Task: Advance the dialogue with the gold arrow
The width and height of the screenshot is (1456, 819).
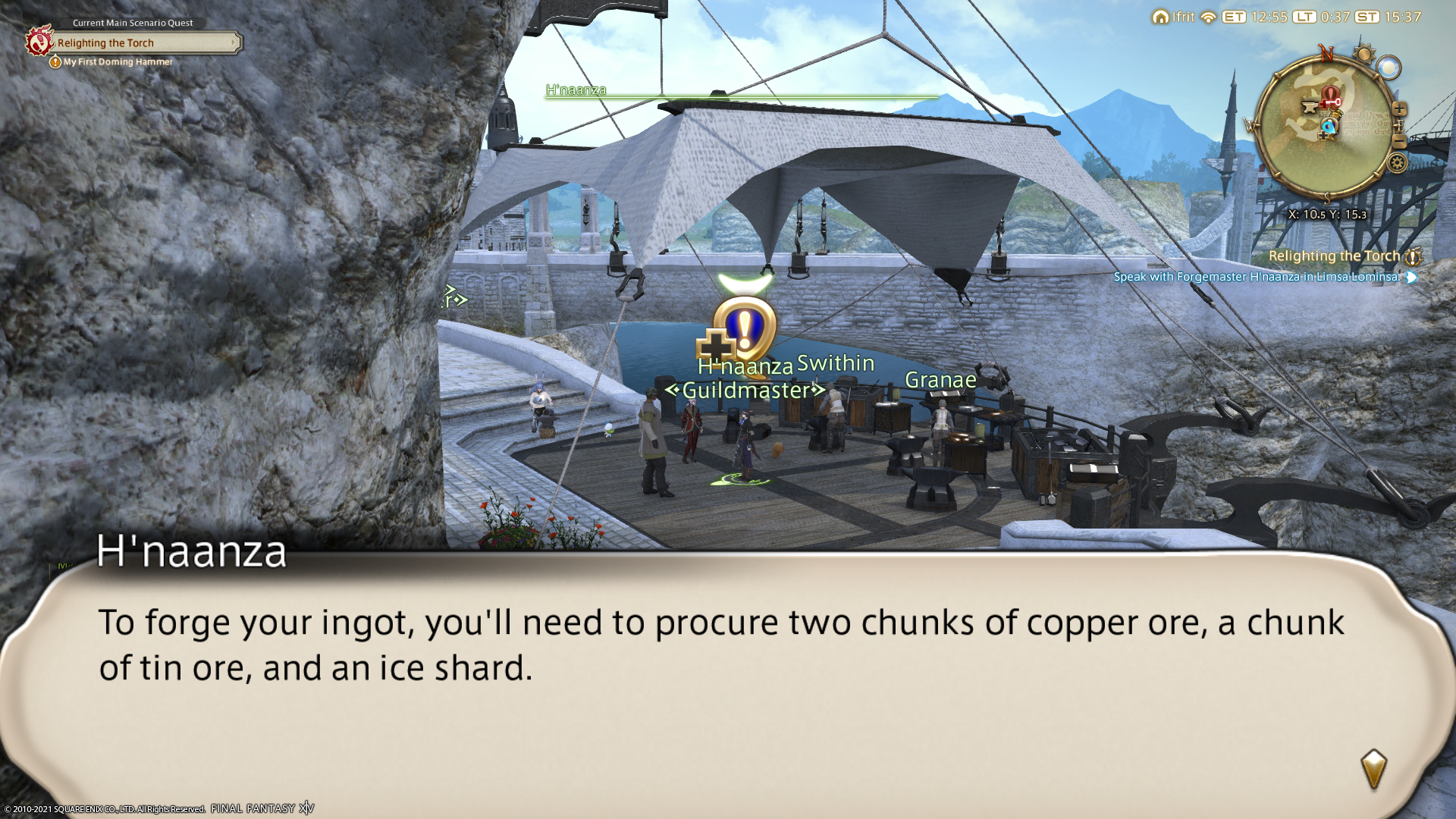Action: coord(1373,770)
